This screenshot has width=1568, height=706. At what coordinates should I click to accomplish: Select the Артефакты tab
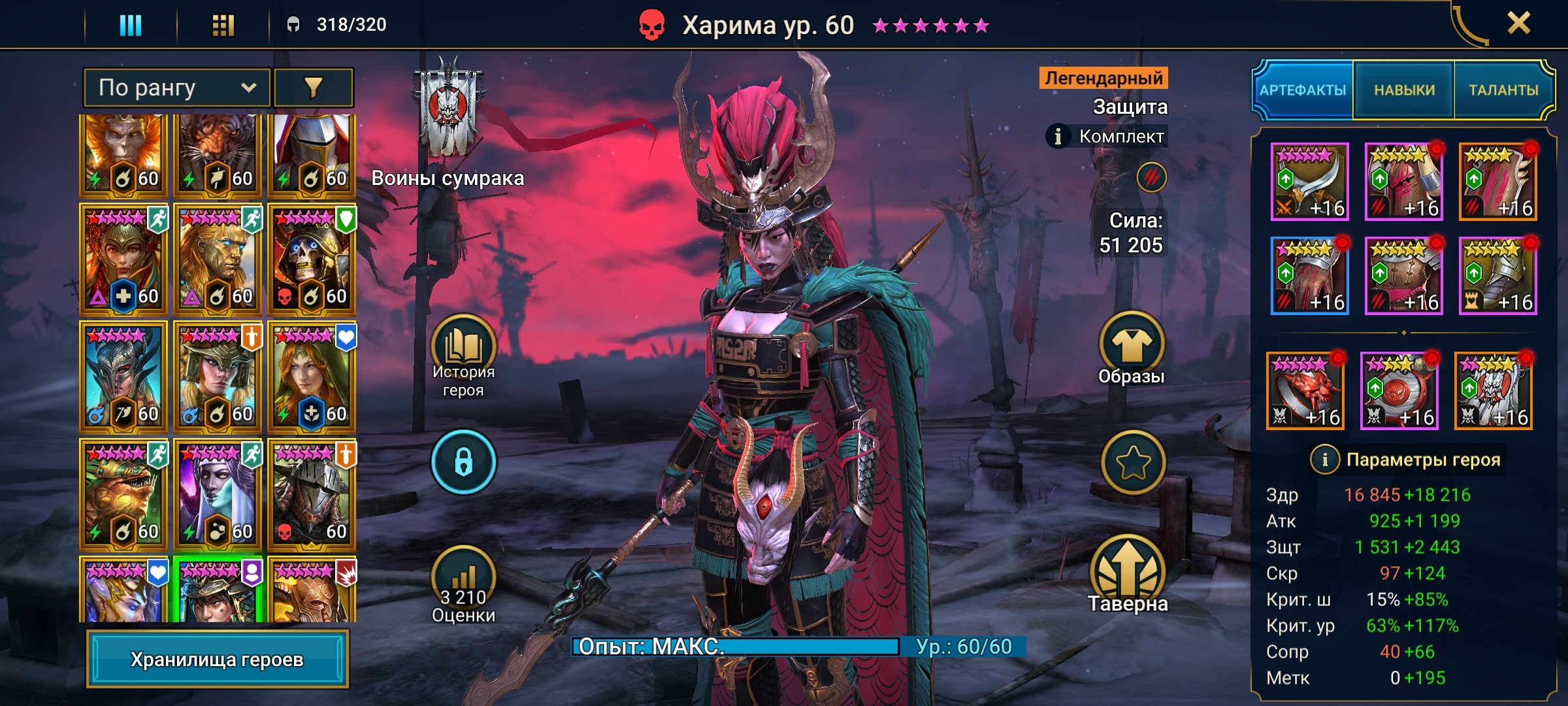(1303, 90)
